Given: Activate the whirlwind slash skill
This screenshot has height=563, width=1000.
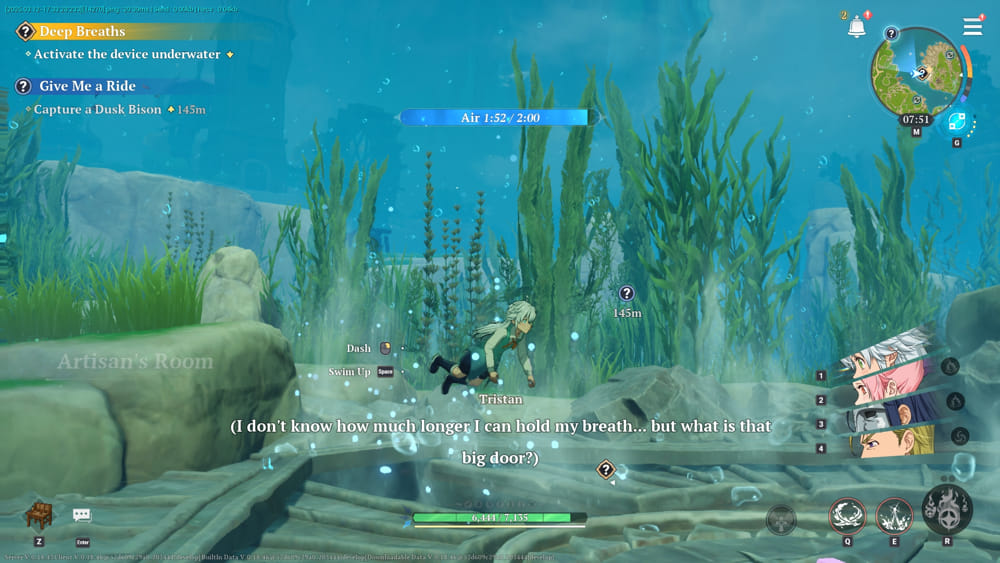Looking at the screenshot, I should point(846,516).
